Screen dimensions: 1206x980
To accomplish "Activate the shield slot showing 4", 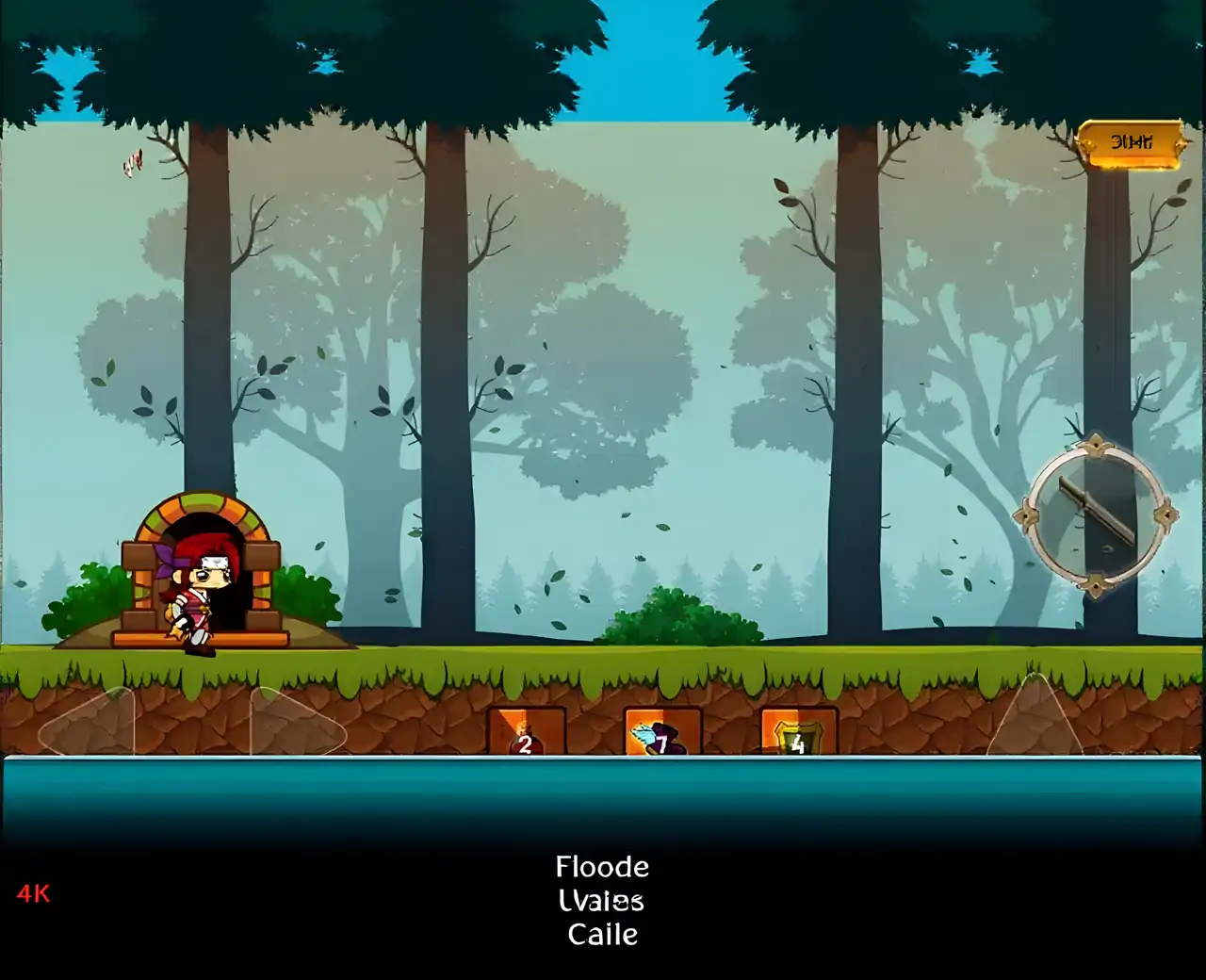I will coord(798,732).
